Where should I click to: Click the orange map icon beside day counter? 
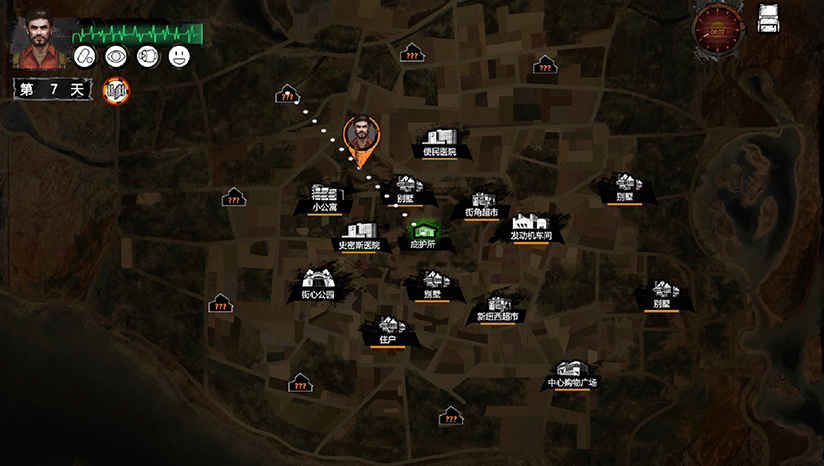click(x=117, y=90)
